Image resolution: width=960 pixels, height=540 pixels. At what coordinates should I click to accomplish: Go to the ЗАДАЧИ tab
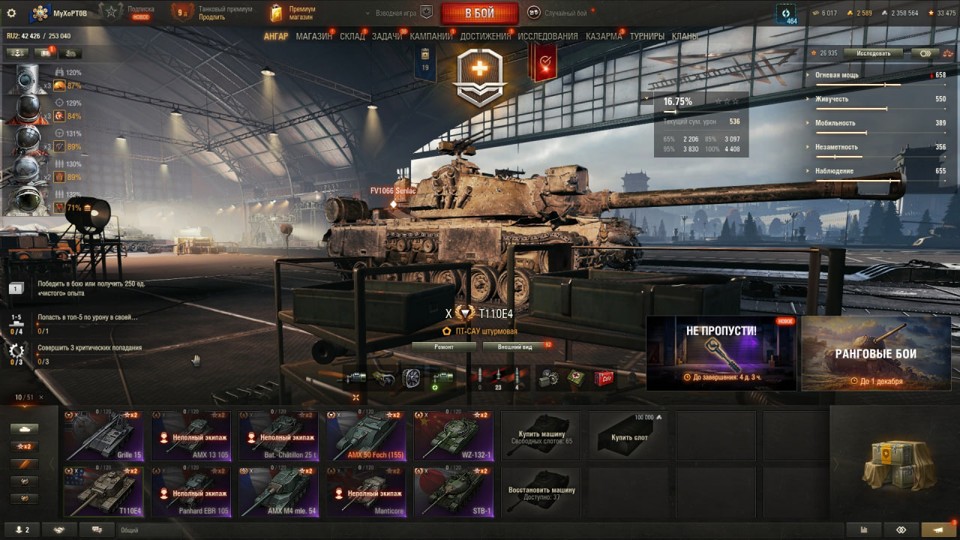pos(387,36)
